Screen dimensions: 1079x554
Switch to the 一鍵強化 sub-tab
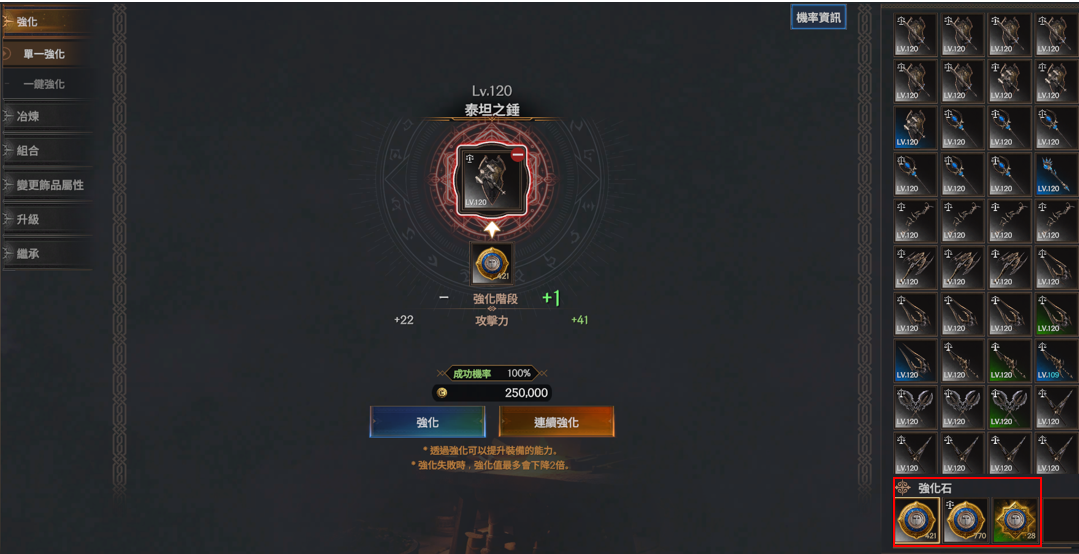pyautogui.click(x=45, y=84)
